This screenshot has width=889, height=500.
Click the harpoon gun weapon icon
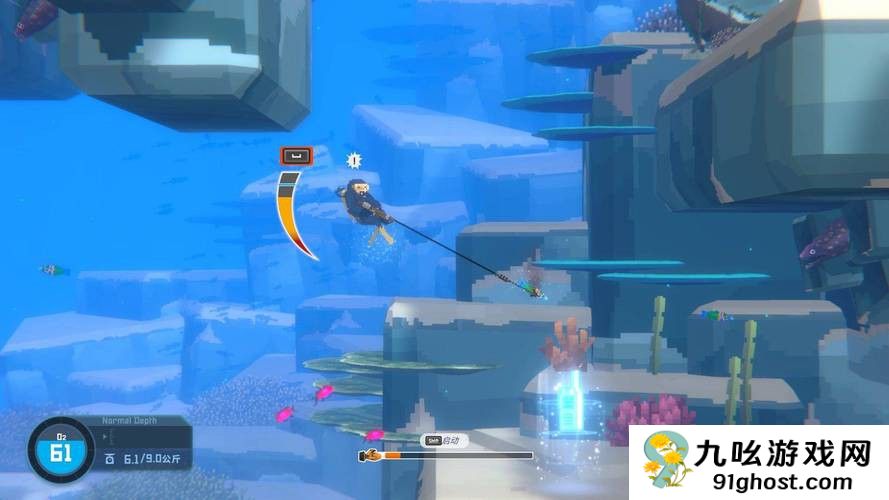(370, 455)
